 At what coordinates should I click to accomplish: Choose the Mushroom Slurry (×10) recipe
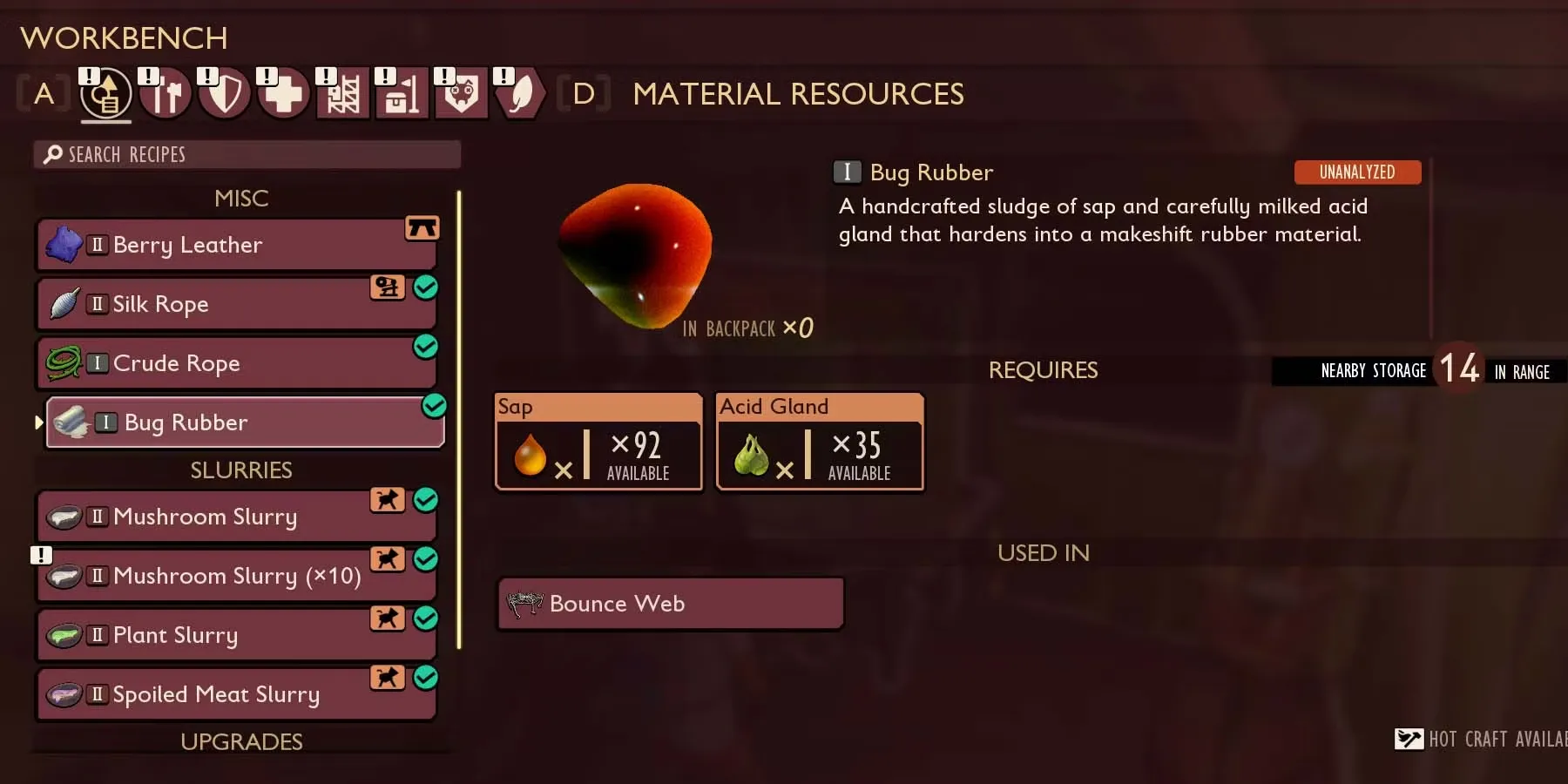[x=235, y=577]
